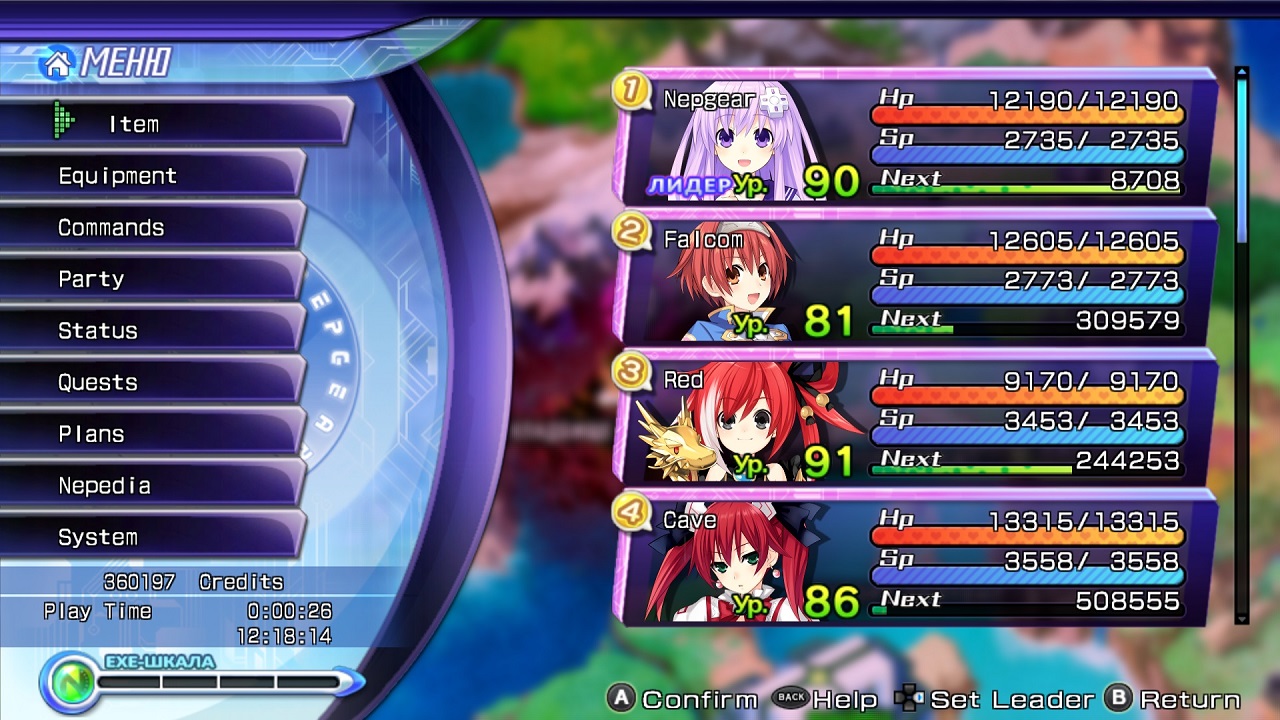Viewport: 1280px width, 720px height.
Task: Click the home icon beside the menu title
Action: point(57,64)
